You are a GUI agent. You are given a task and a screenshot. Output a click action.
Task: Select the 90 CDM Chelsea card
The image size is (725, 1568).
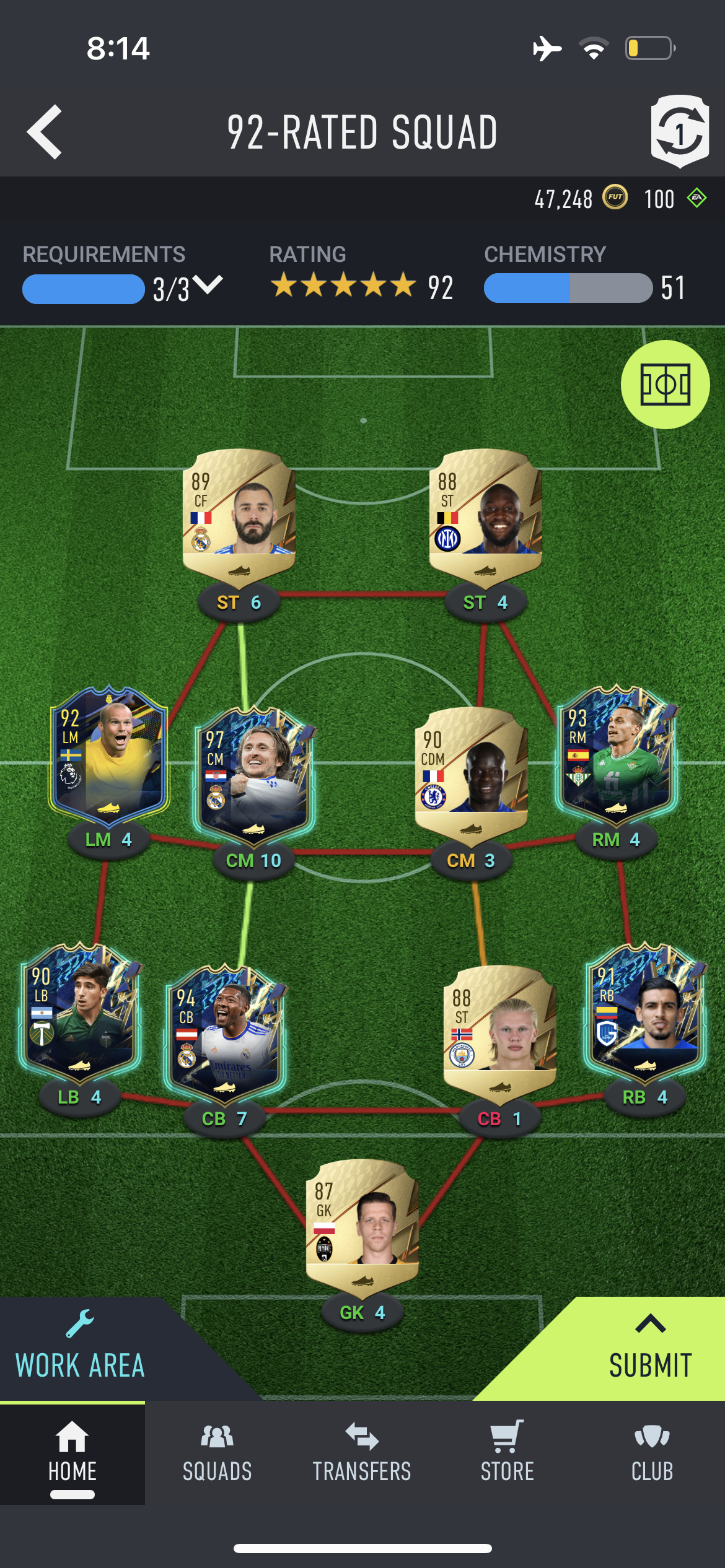(471, 772)
